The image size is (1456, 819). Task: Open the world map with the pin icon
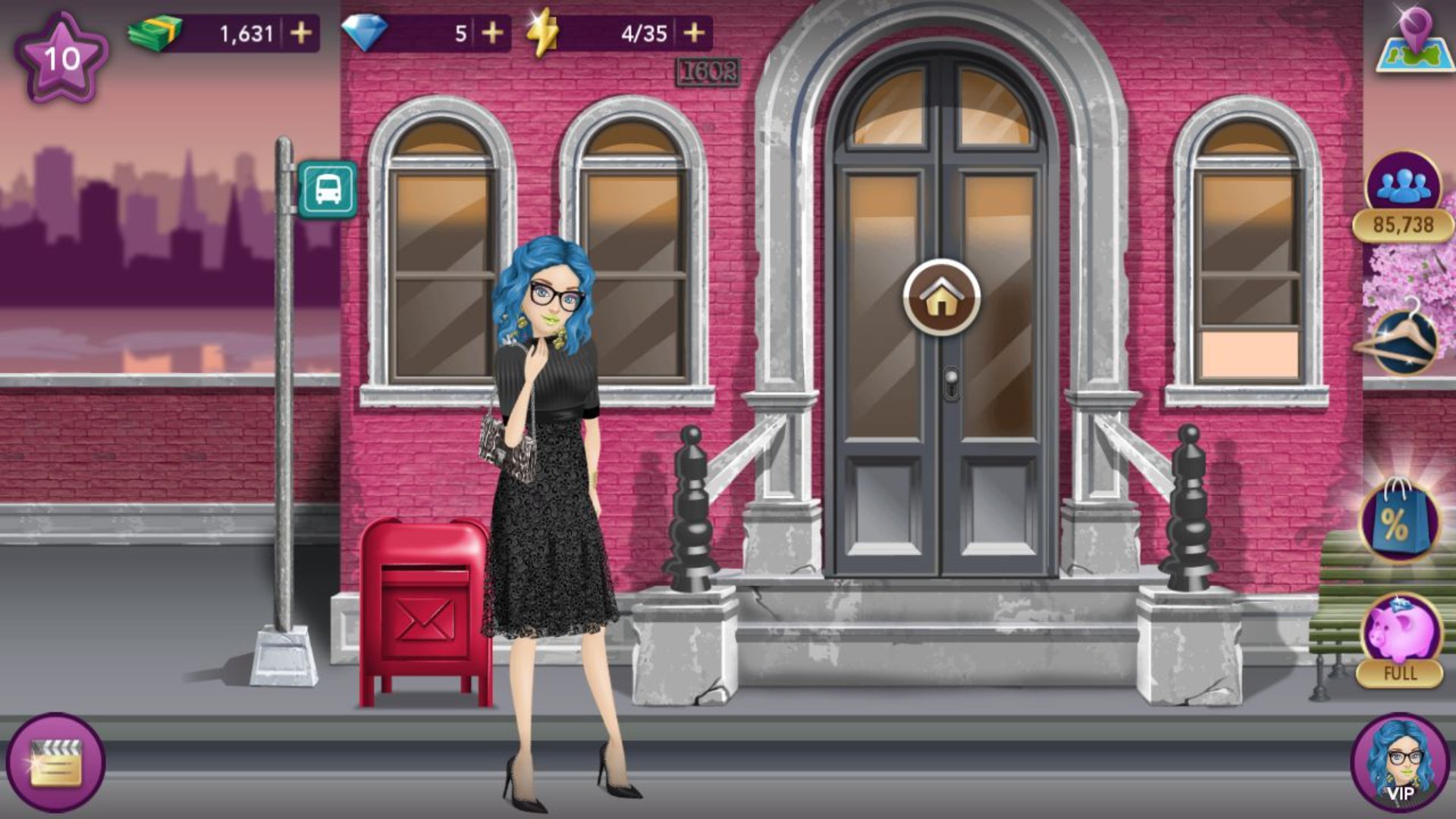tap(1414, 41)
